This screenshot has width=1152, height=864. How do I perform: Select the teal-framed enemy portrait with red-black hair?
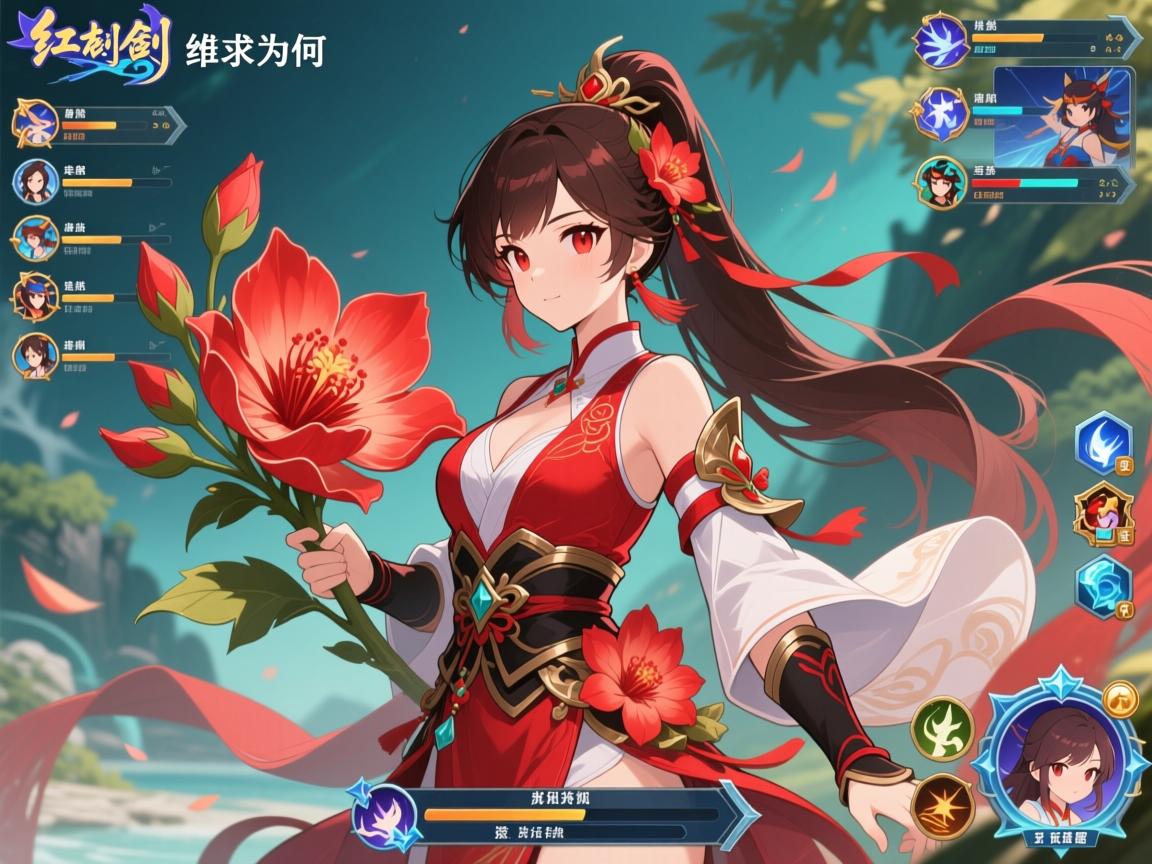point(940,182)
